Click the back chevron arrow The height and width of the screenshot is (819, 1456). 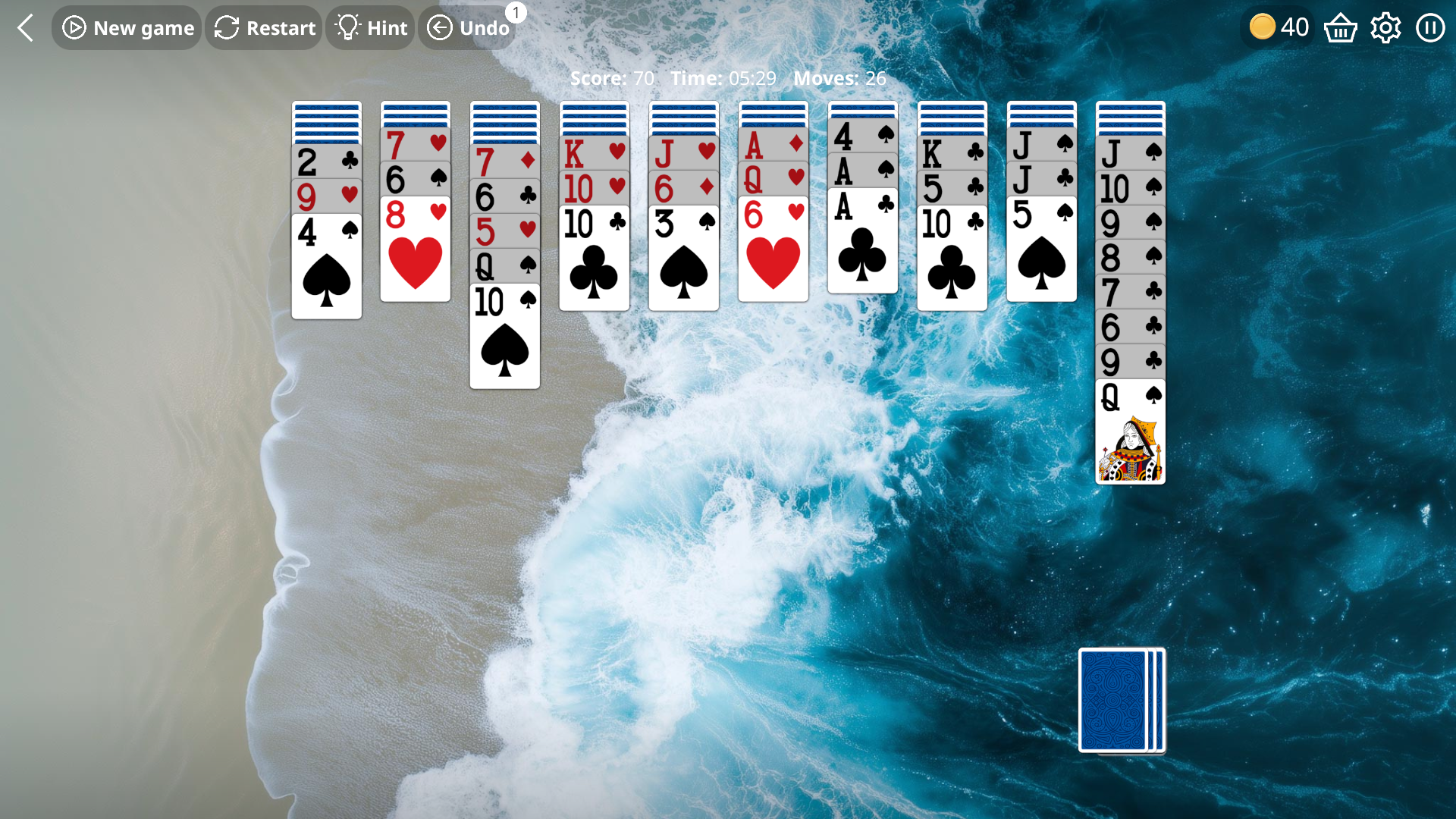25,27
